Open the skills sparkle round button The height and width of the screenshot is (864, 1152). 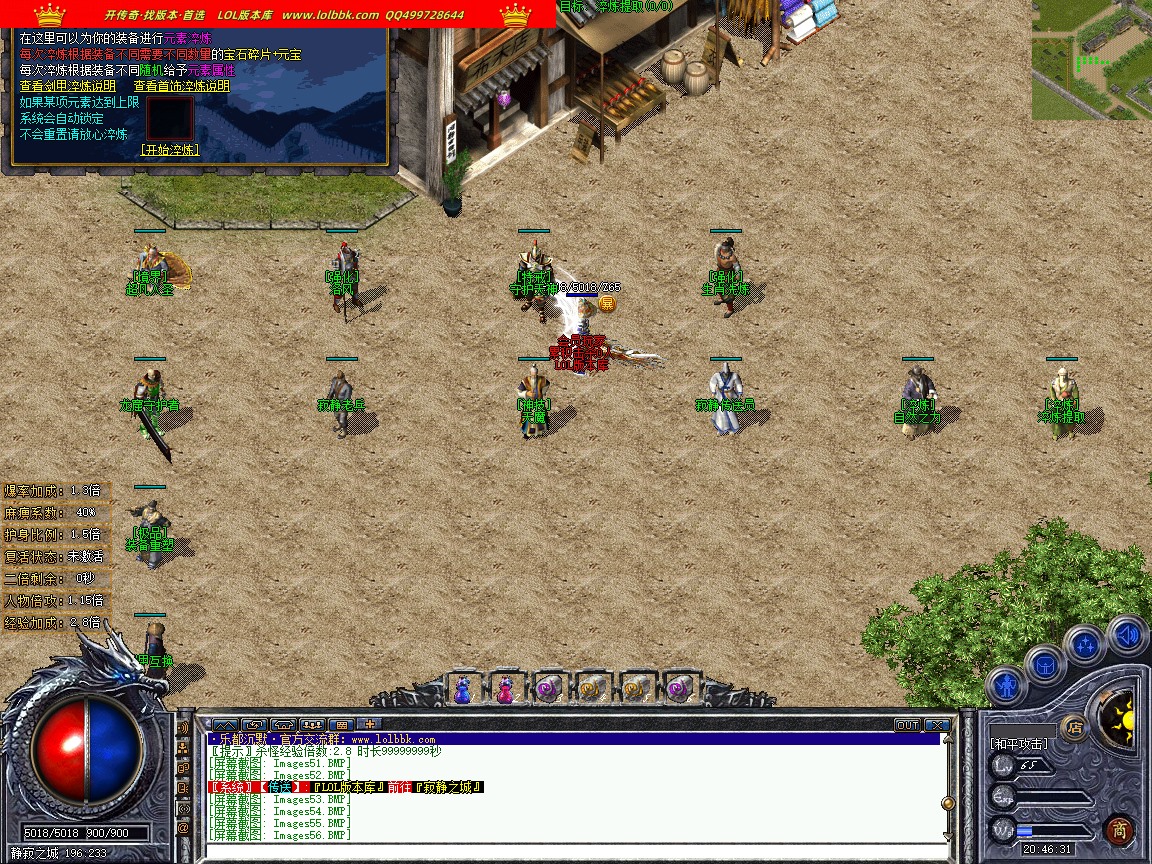(1085, 645)
